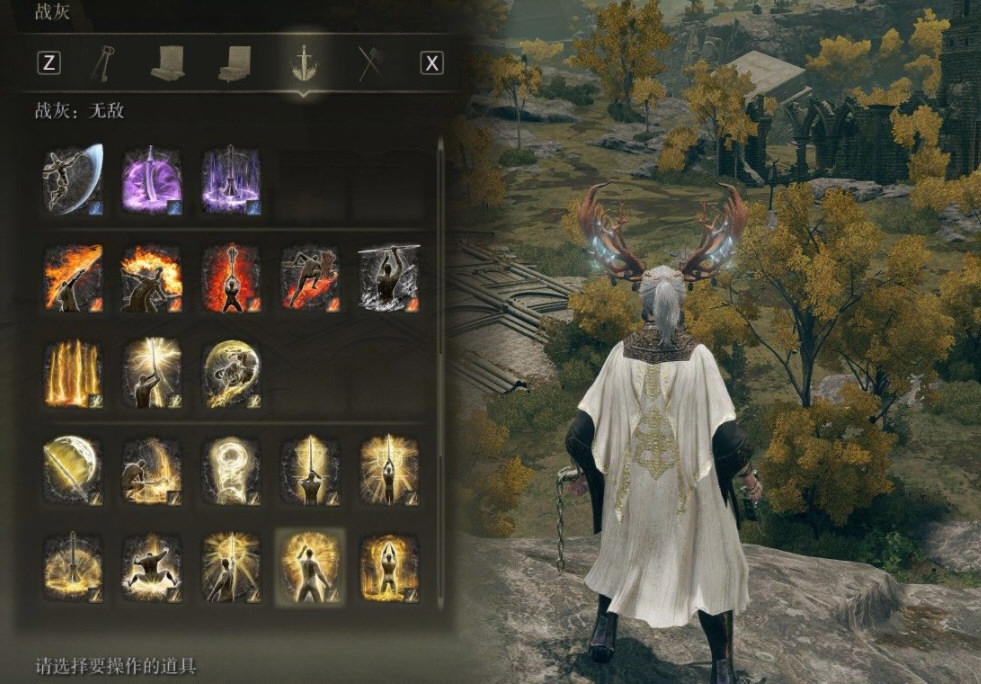Pick the purple spike ring ash of war
The height and width of the screenshot is (684, 981).
click(231, 179)
